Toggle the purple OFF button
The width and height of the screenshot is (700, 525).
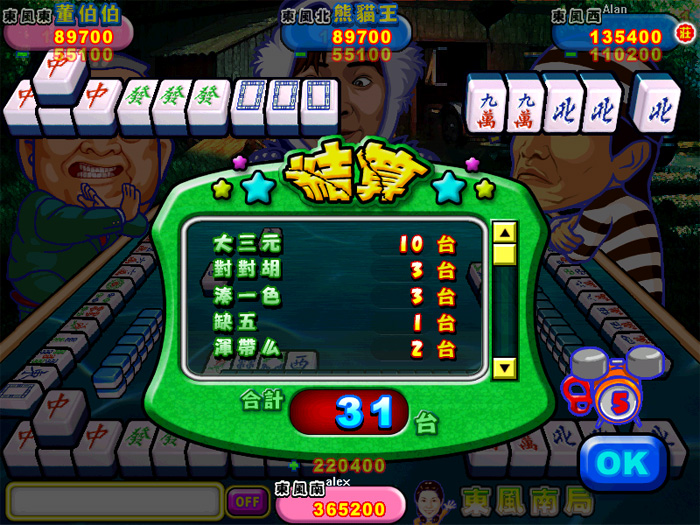click(x=243, y=500)
